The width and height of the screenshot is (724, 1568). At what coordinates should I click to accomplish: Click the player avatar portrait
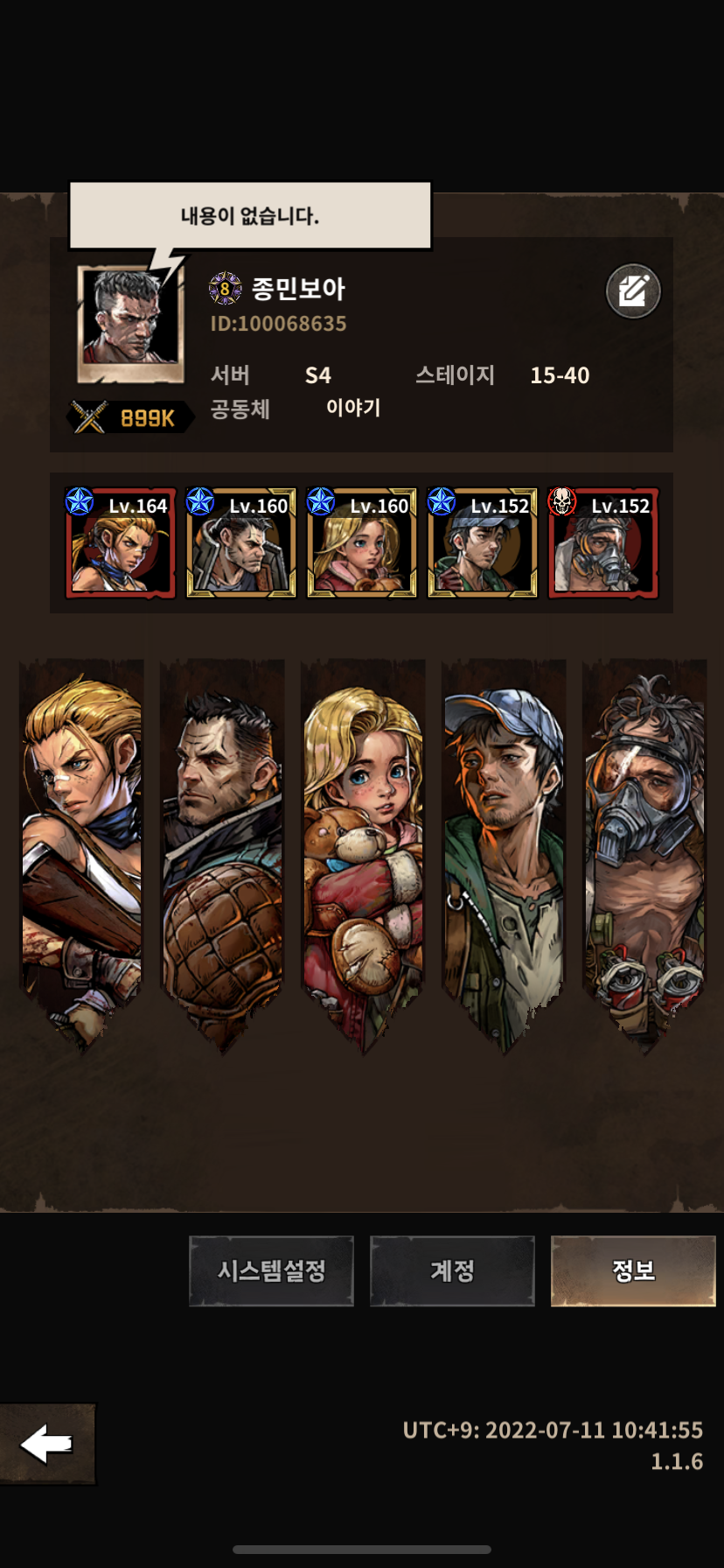click(x=130, y=324)
